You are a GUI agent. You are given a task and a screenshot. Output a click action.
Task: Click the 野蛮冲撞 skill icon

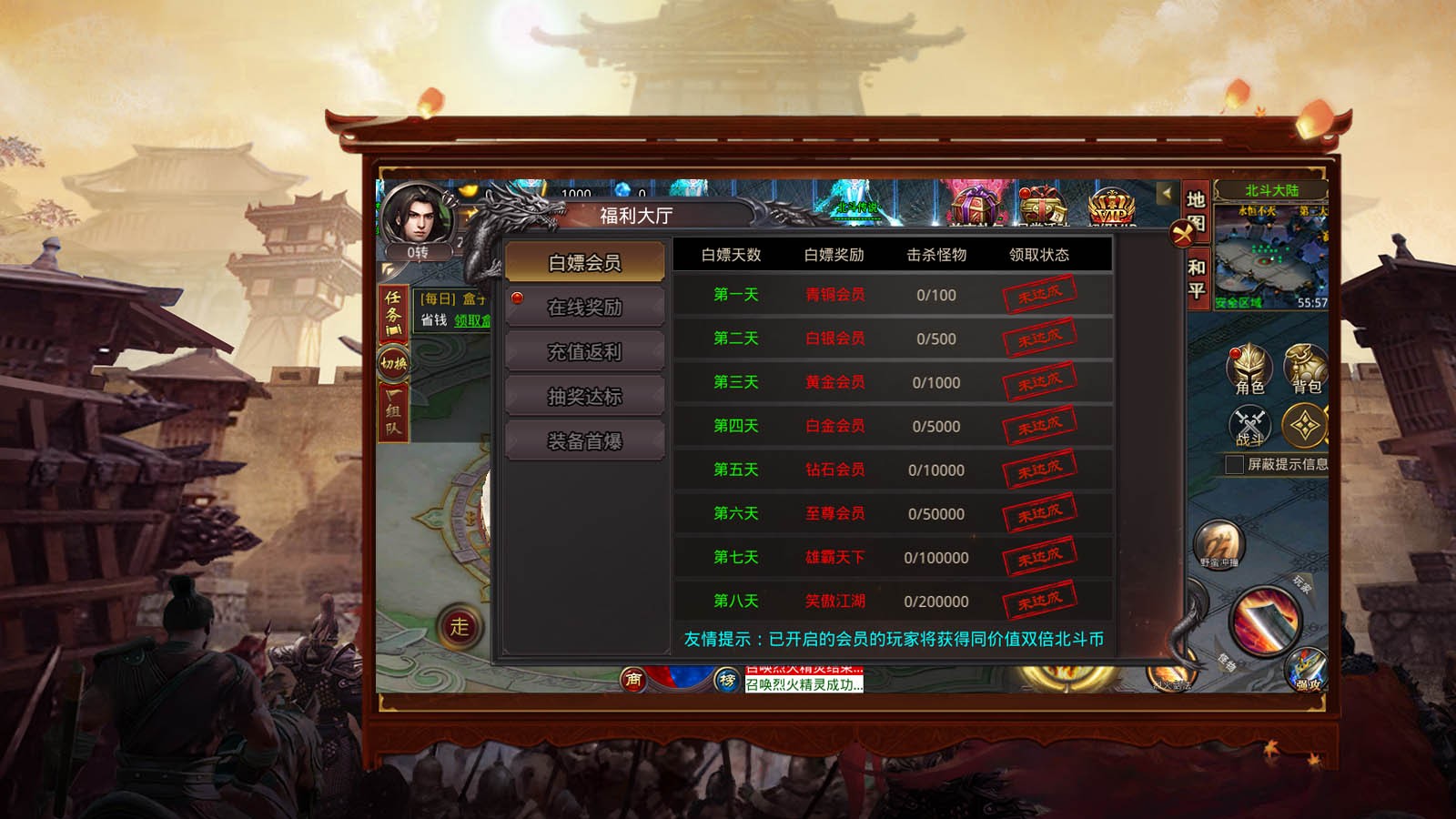click(x=1218, y=544)
